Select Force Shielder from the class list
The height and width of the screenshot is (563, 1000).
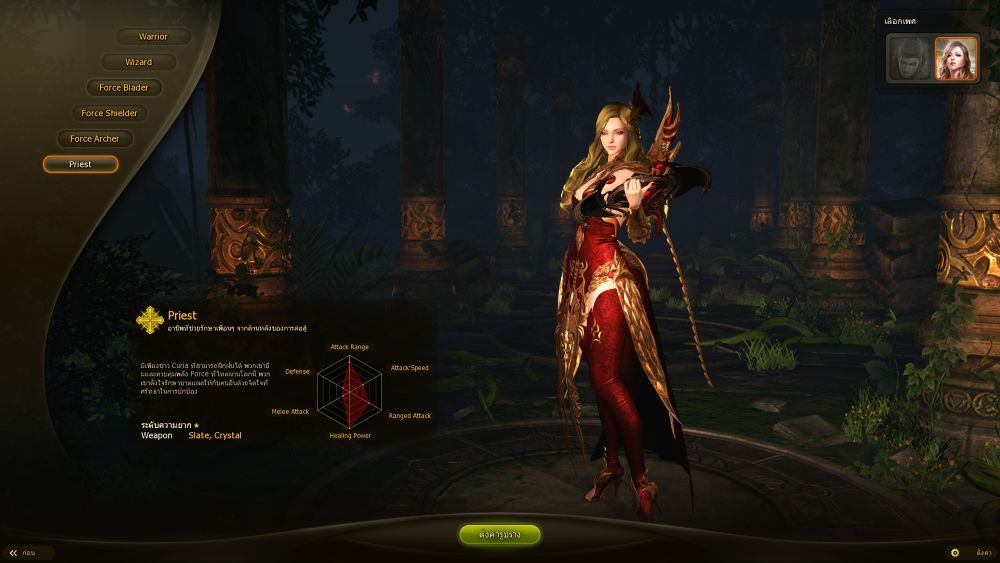[x=110, y=114]
